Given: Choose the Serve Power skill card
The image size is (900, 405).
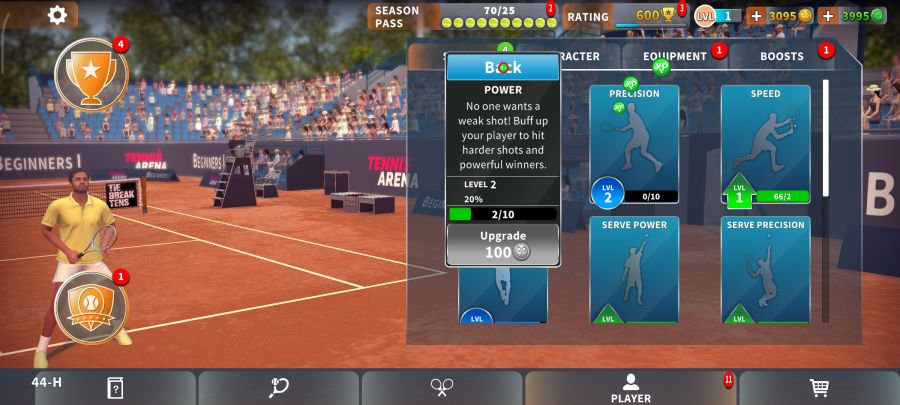Looking at the screenshot, I should click(x=634, y=269).
